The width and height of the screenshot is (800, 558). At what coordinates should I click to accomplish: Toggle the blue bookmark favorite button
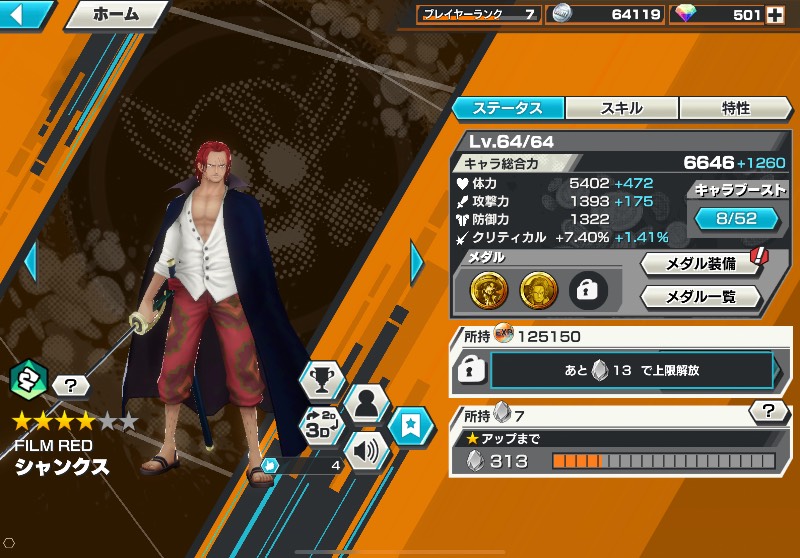point(410,427)
